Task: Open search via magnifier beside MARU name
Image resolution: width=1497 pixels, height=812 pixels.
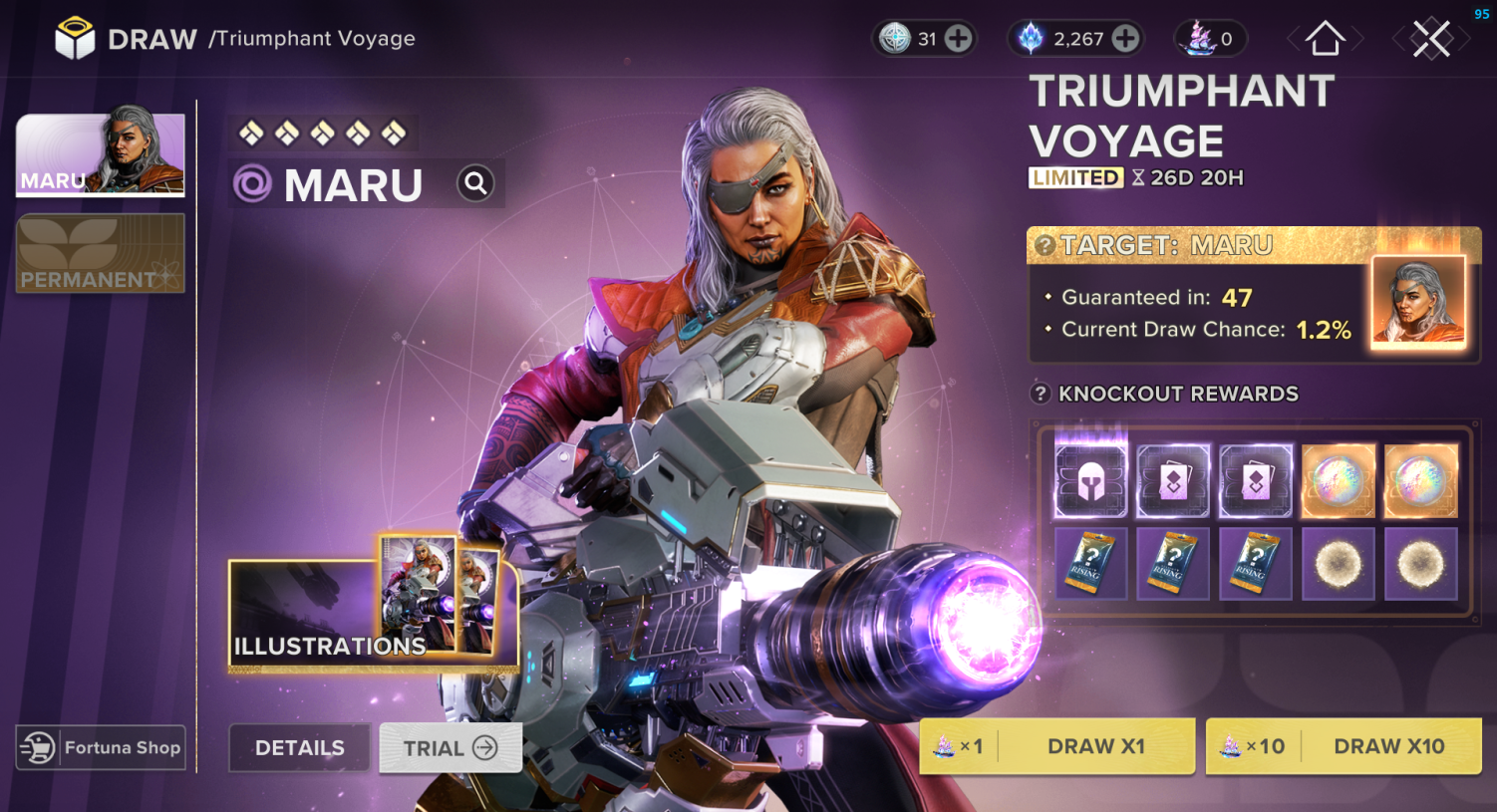Action: click(475, 182)
